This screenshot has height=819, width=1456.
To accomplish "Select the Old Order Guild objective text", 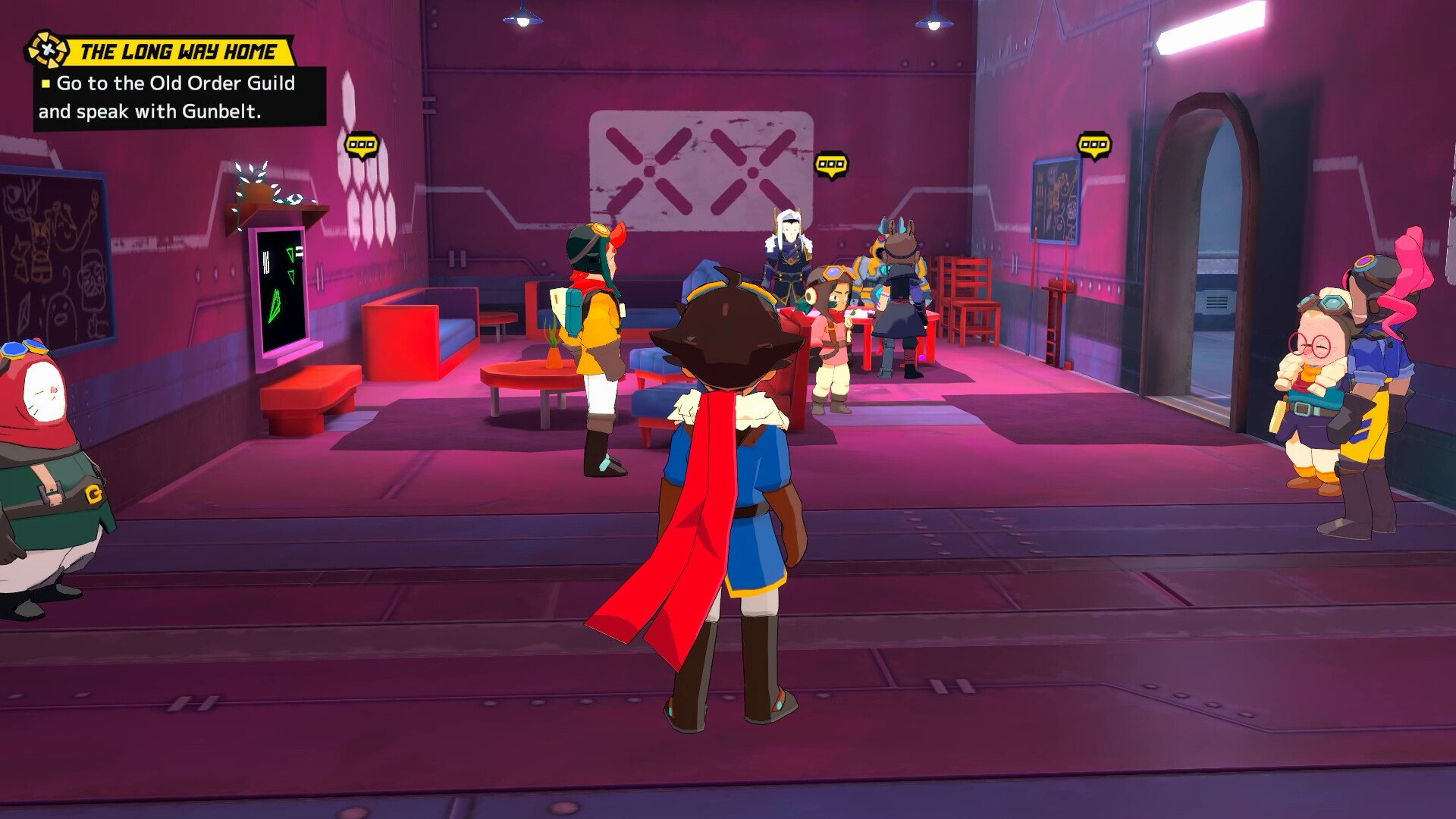I will click(167, 97).
